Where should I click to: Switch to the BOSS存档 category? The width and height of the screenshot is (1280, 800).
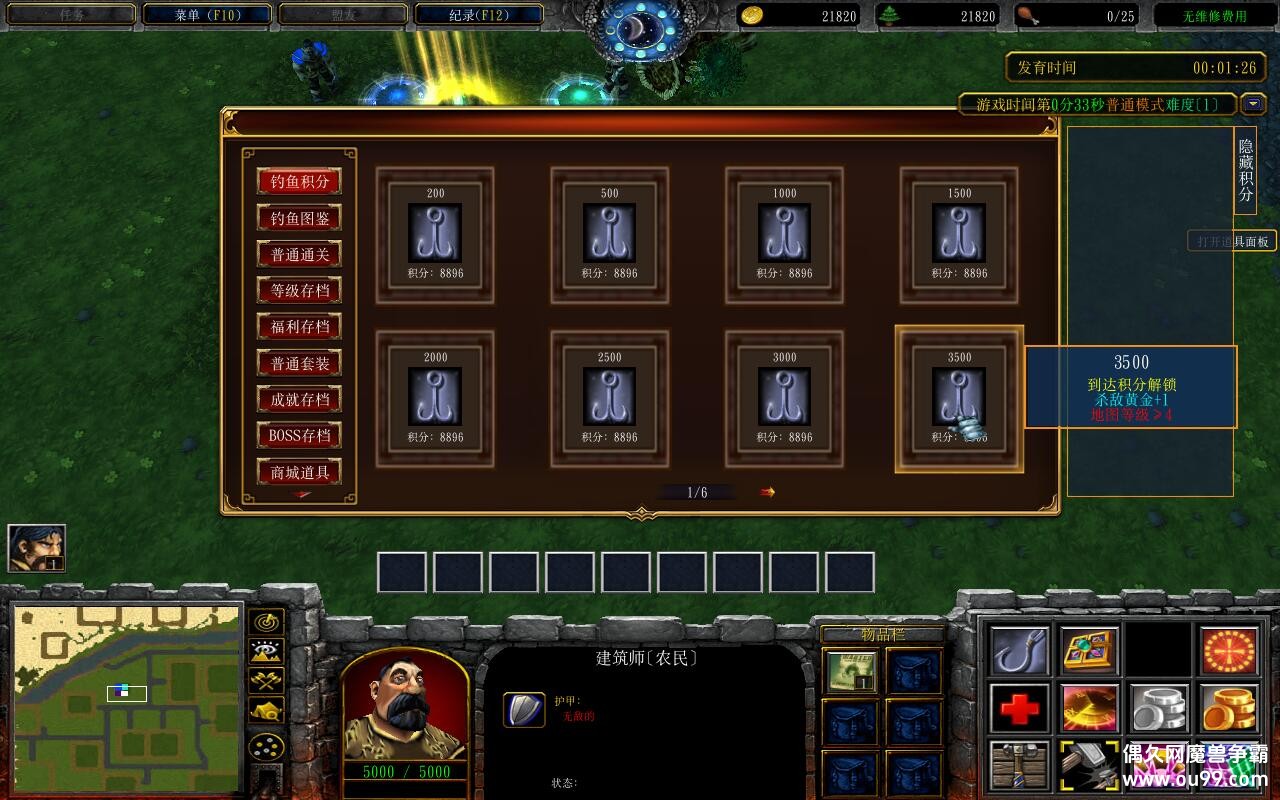coord(299,435)
